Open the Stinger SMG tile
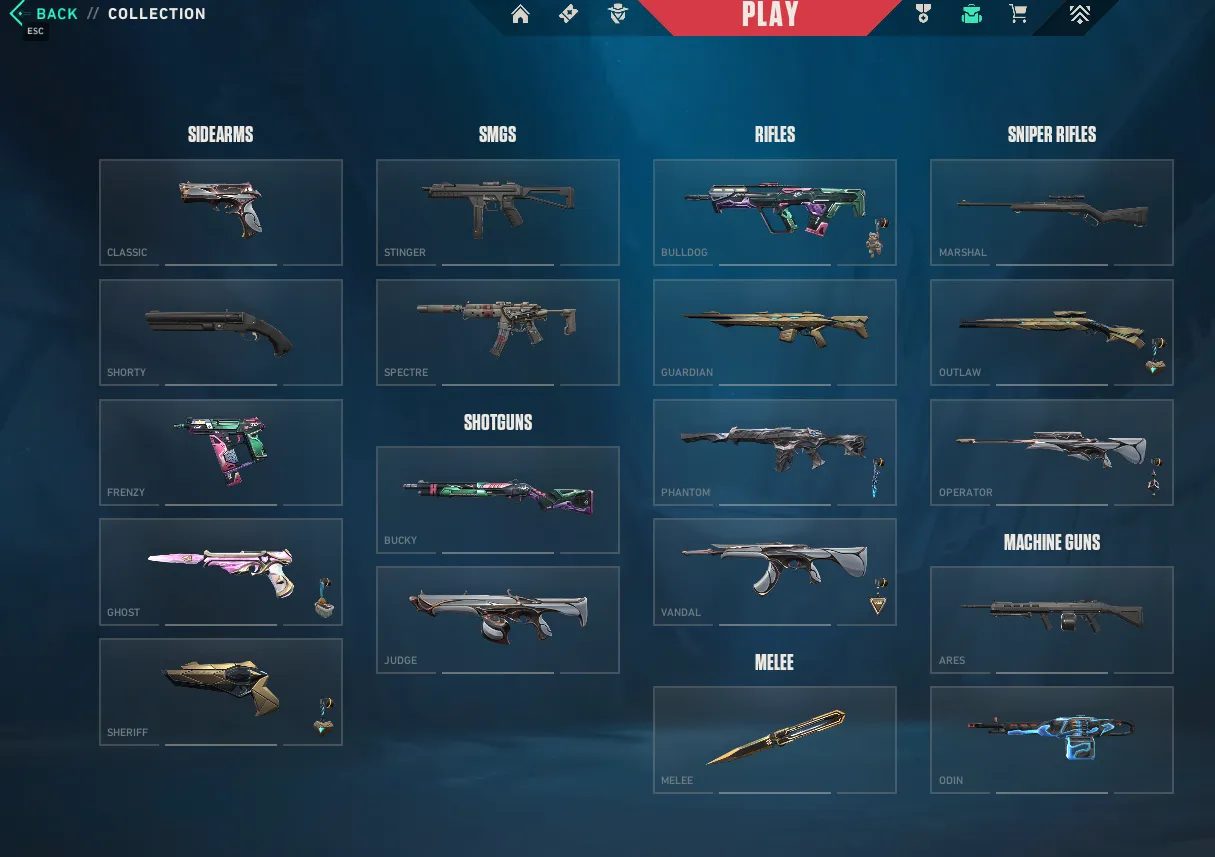The height and width of the screenshot is (857, 1215). pos(498,212)
